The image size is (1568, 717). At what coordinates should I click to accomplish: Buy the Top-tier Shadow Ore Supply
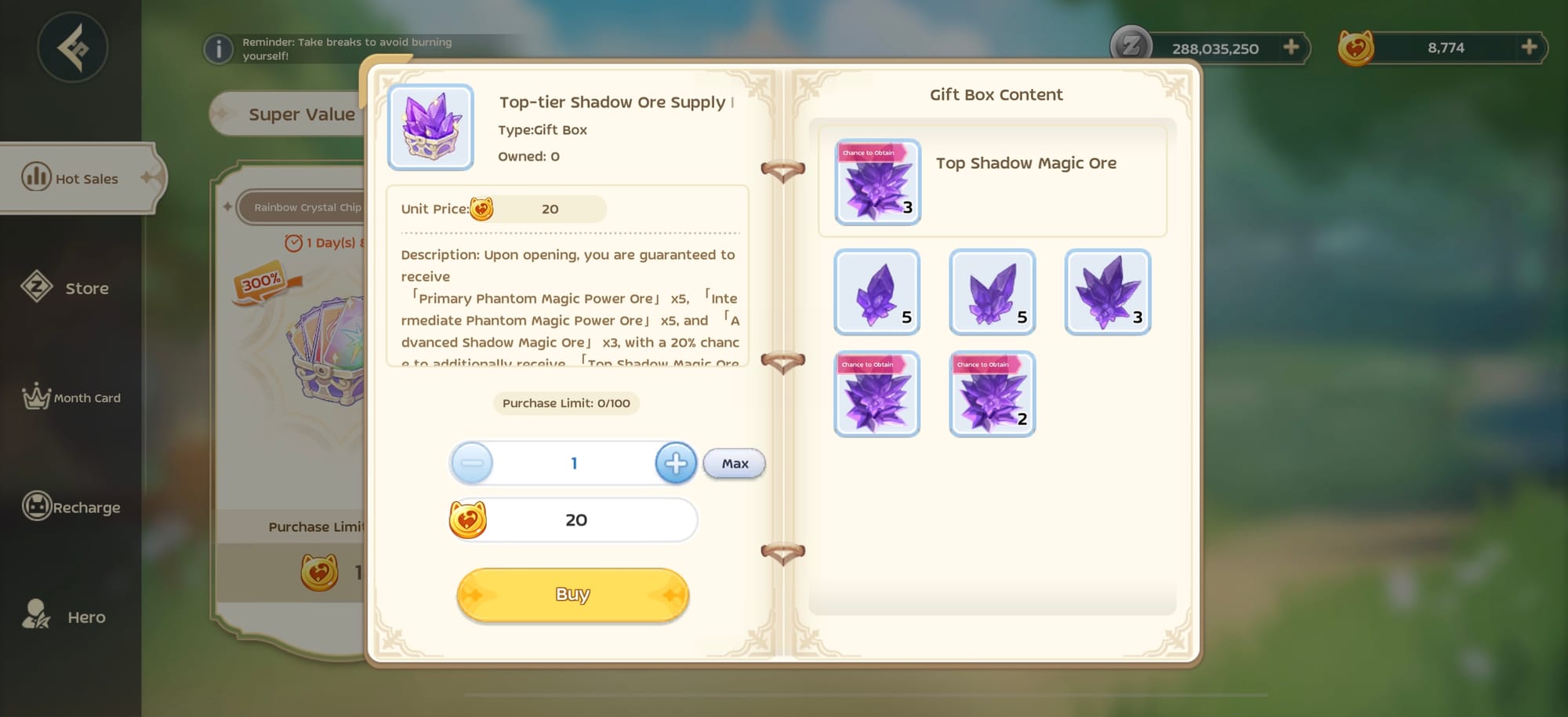tap(572, 595)
